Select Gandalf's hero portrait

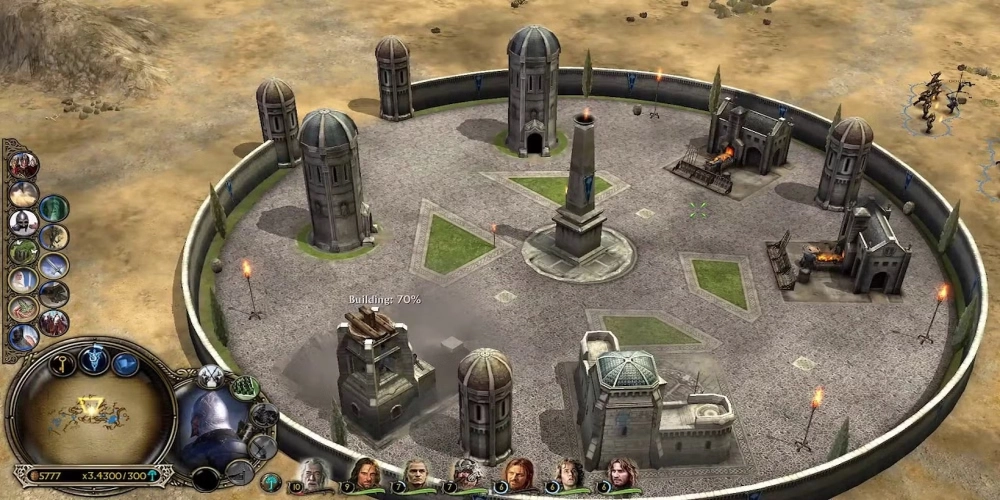[x=313, y=473]
